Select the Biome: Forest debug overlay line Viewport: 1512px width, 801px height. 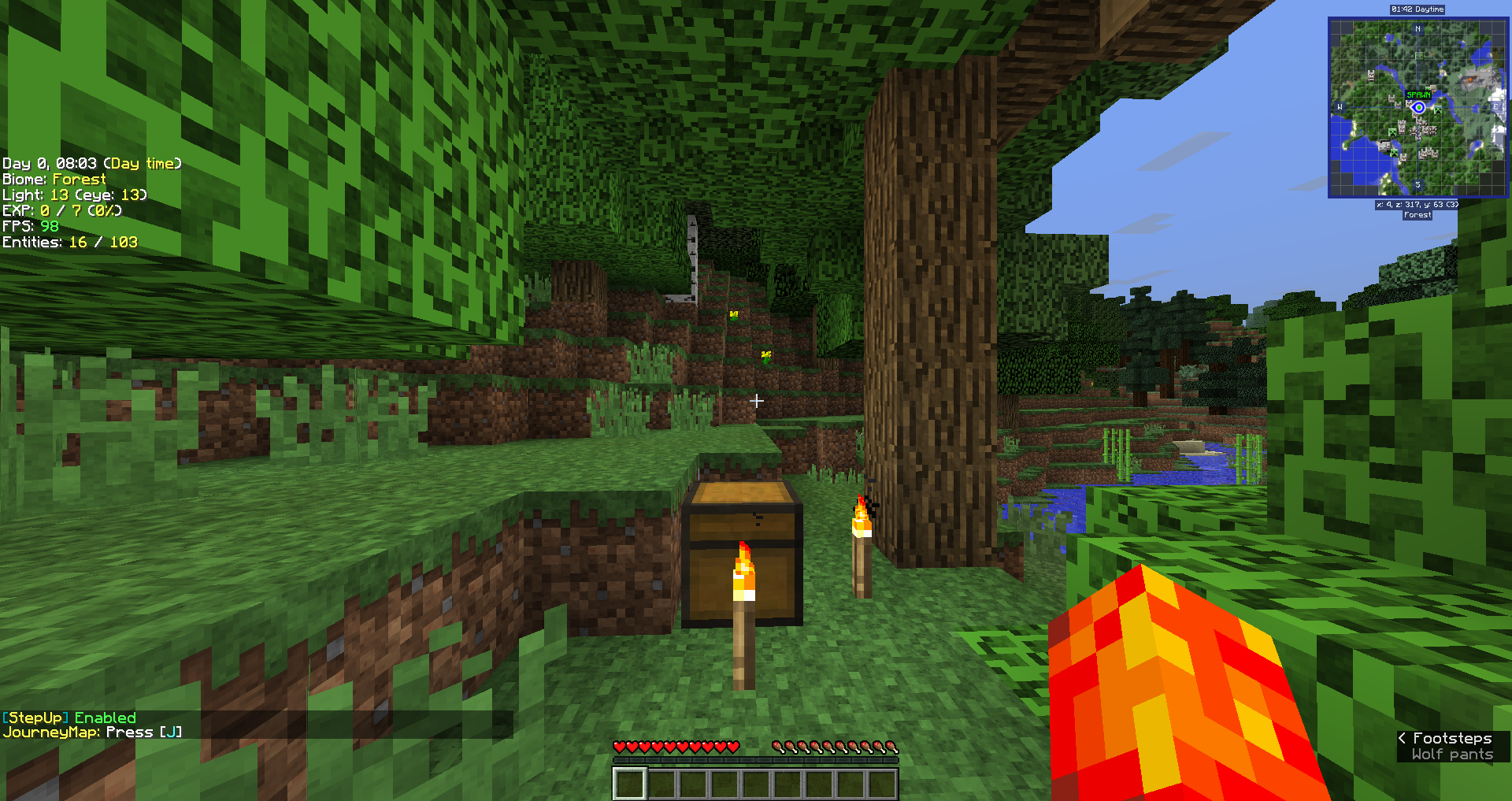(x=53, y=179)
